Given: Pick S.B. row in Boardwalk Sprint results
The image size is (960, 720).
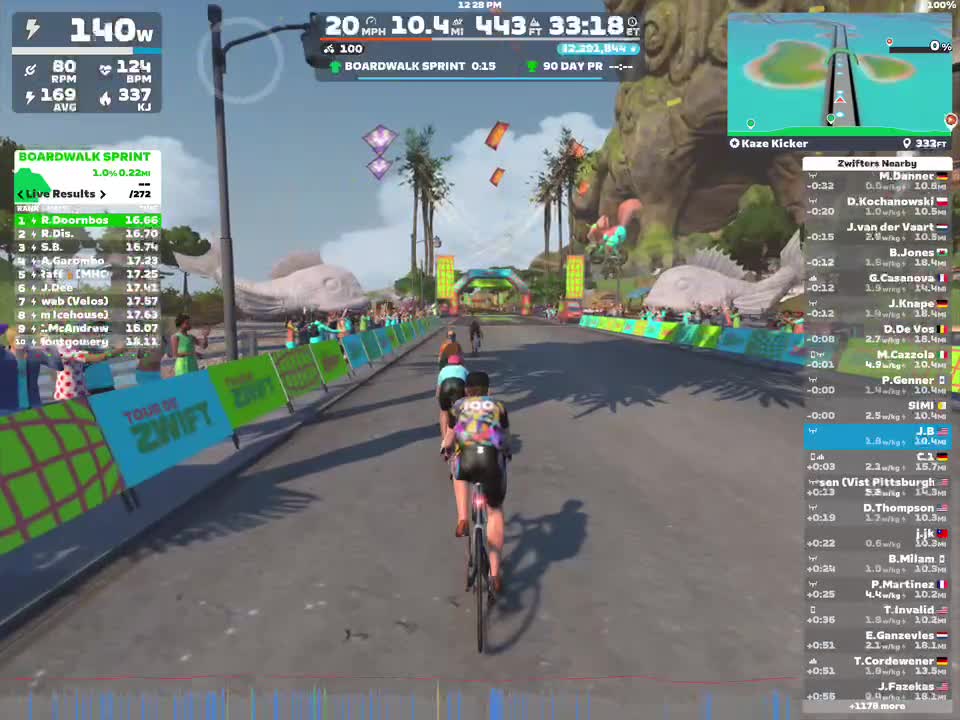Looking at the screenshot, I should coord(87,247).
